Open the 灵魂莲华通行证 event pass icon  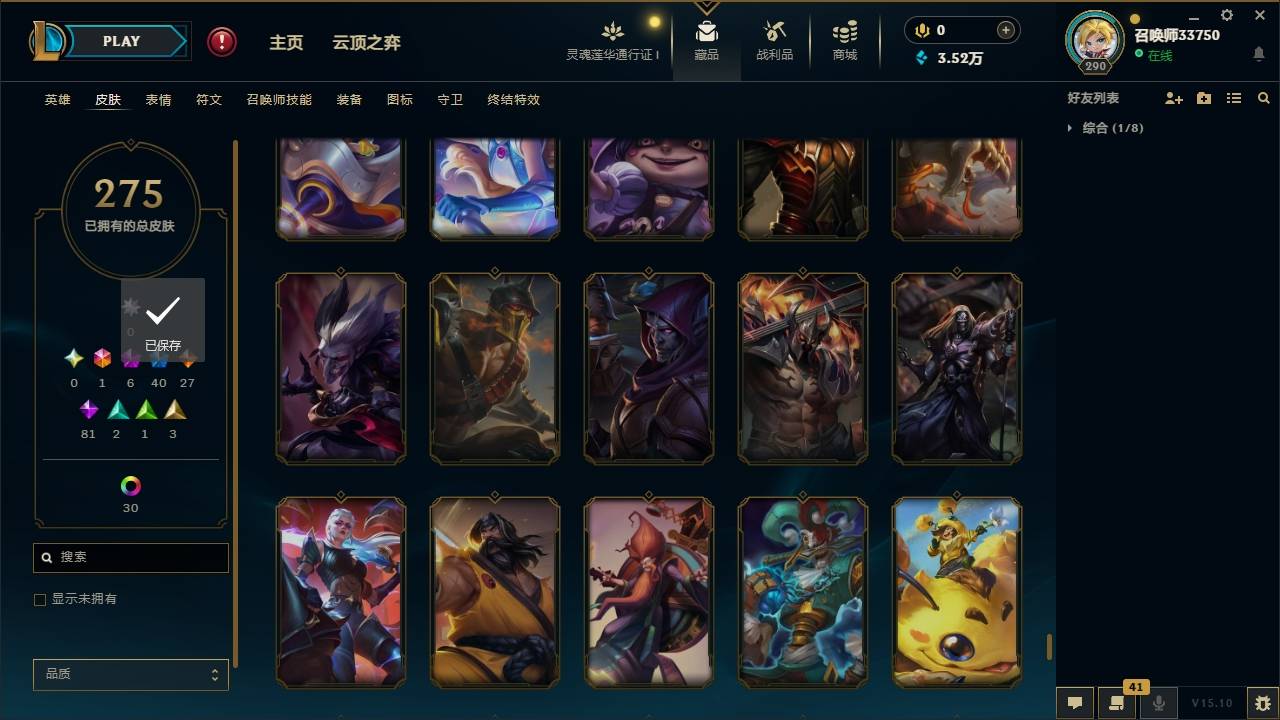pos(613,30)
